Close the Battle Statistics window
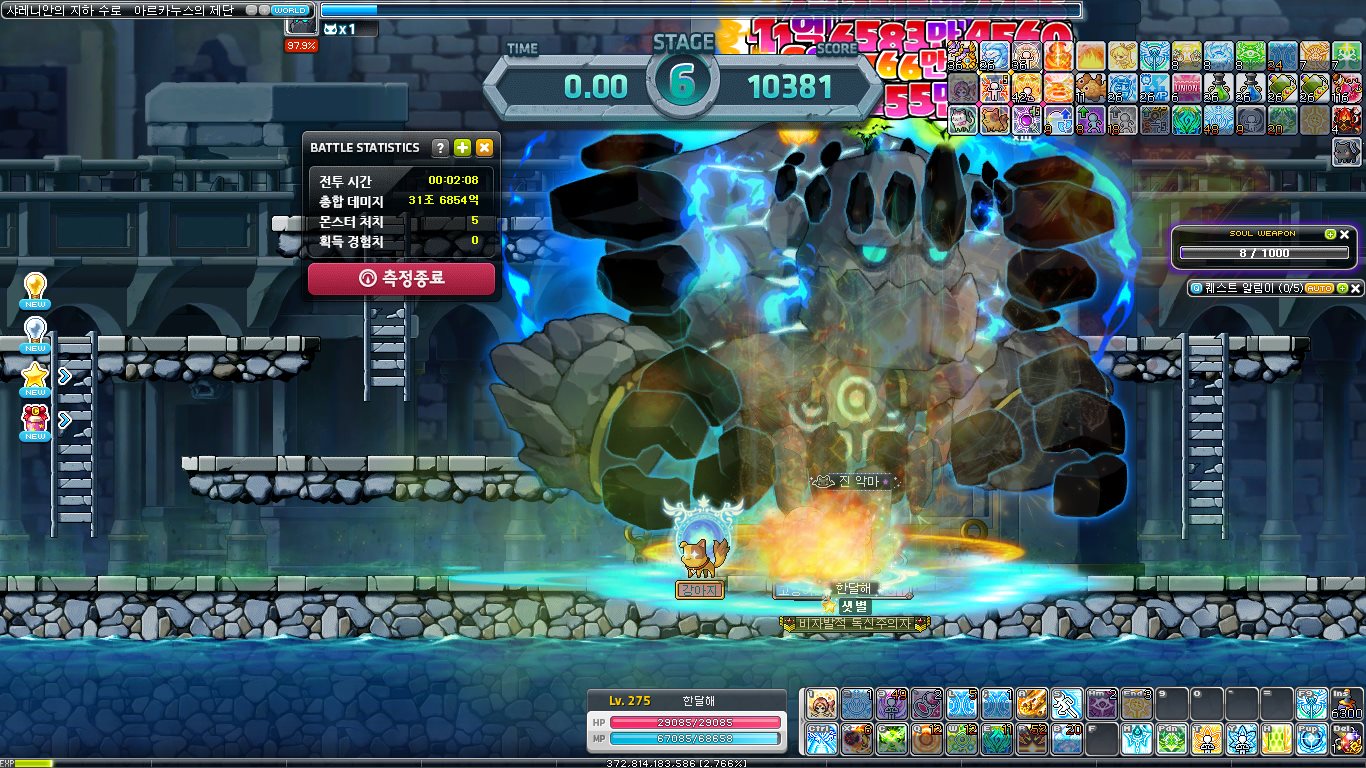Screen dimensions: 1366x768 point(484,148)
